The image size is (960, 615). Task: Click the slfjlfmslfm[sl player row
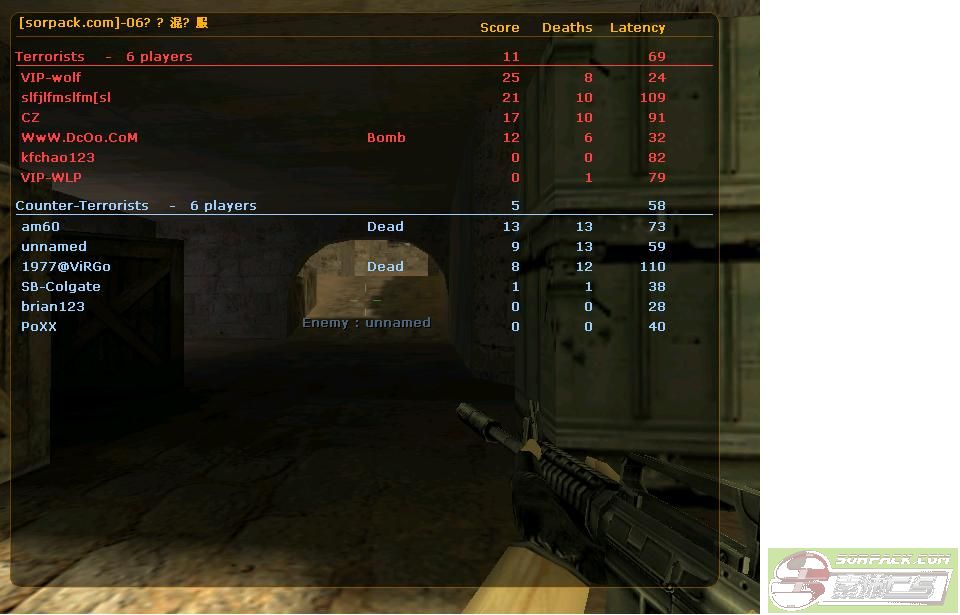tap(66, 97)
